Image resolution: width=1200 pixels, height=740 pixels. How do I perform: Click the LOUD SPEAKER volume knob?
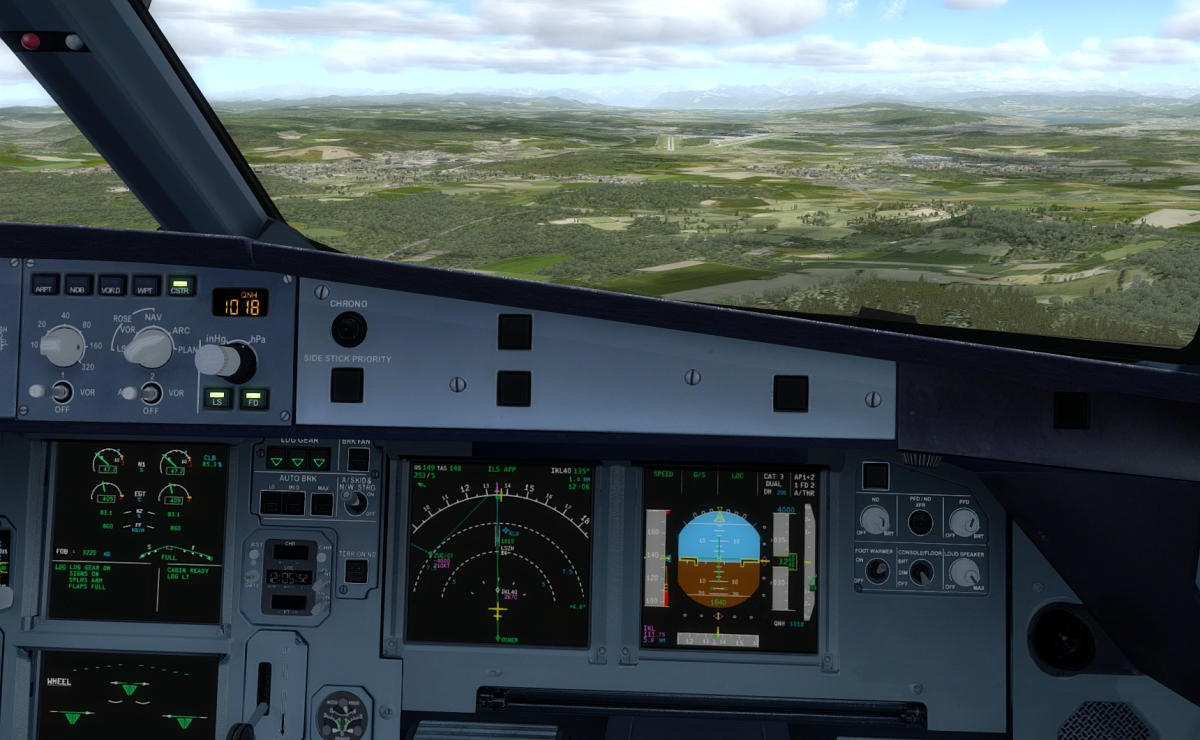(x=964, y=572)
